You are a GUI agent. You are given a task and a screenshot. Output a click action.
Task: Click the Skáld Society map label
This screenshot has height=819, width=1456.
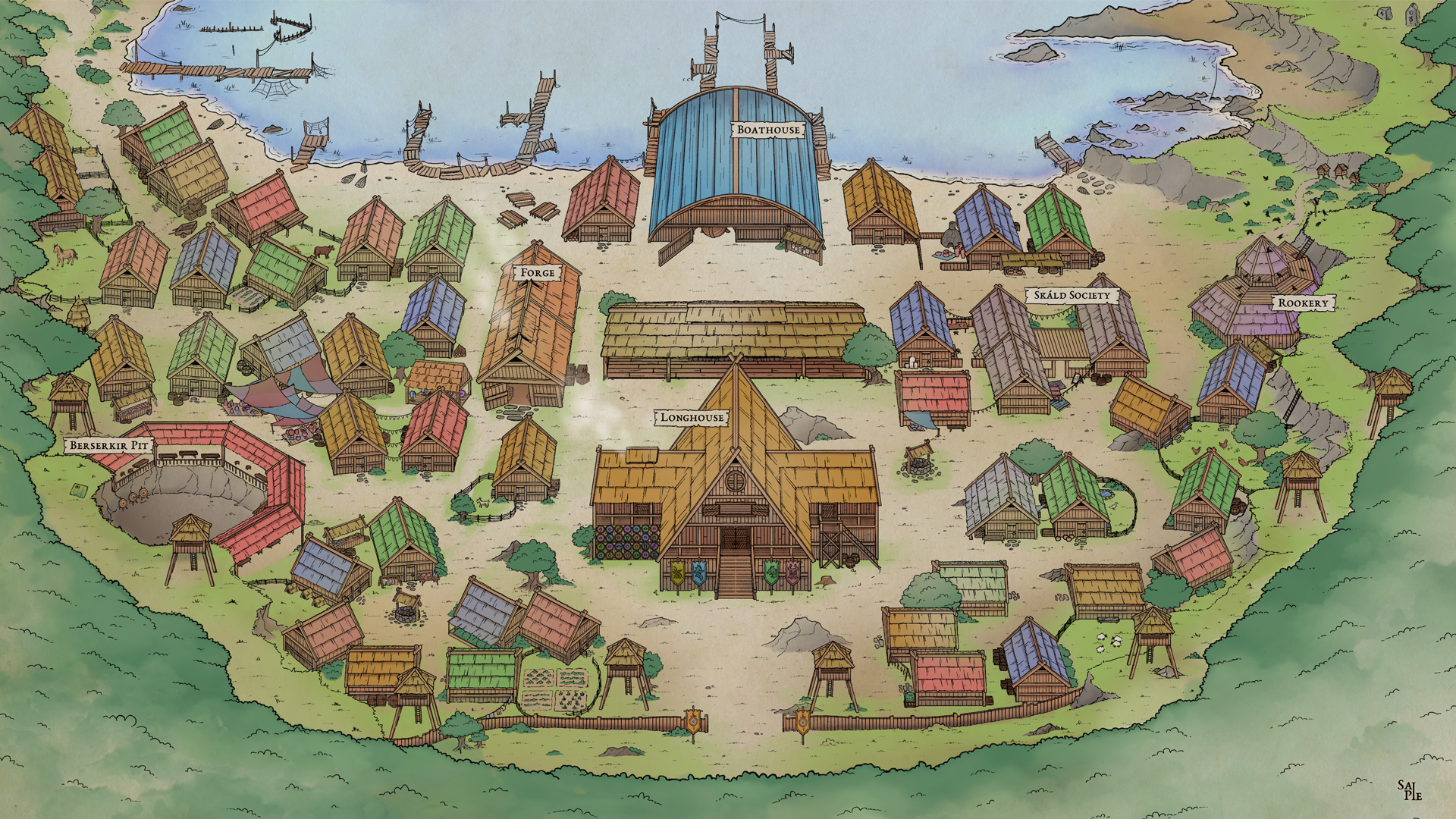pyautogui.click(x=1072, y=295)
